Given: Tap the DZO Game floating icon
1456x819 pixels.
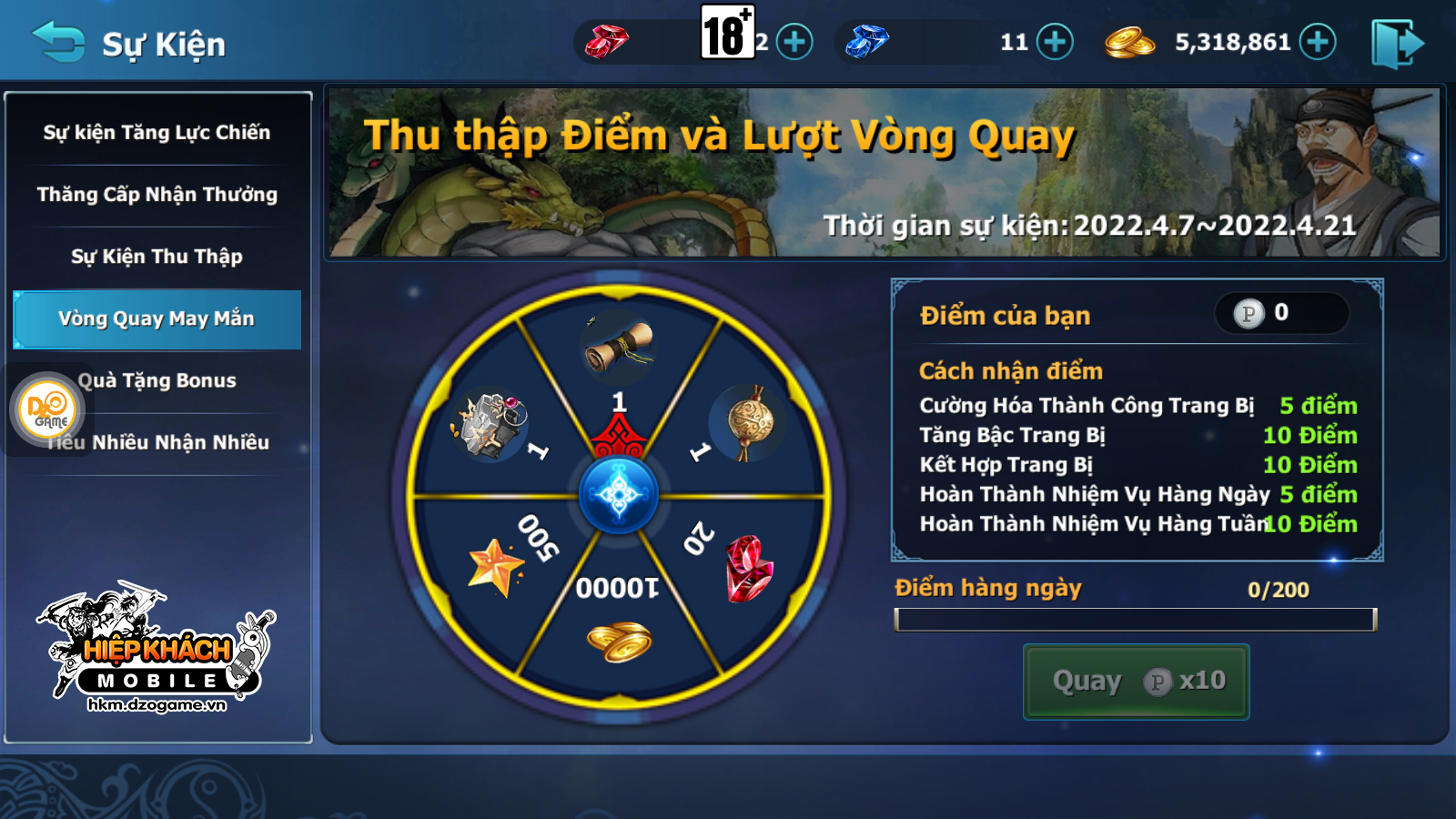Looking at the screenshot, I should click(47, 409).
